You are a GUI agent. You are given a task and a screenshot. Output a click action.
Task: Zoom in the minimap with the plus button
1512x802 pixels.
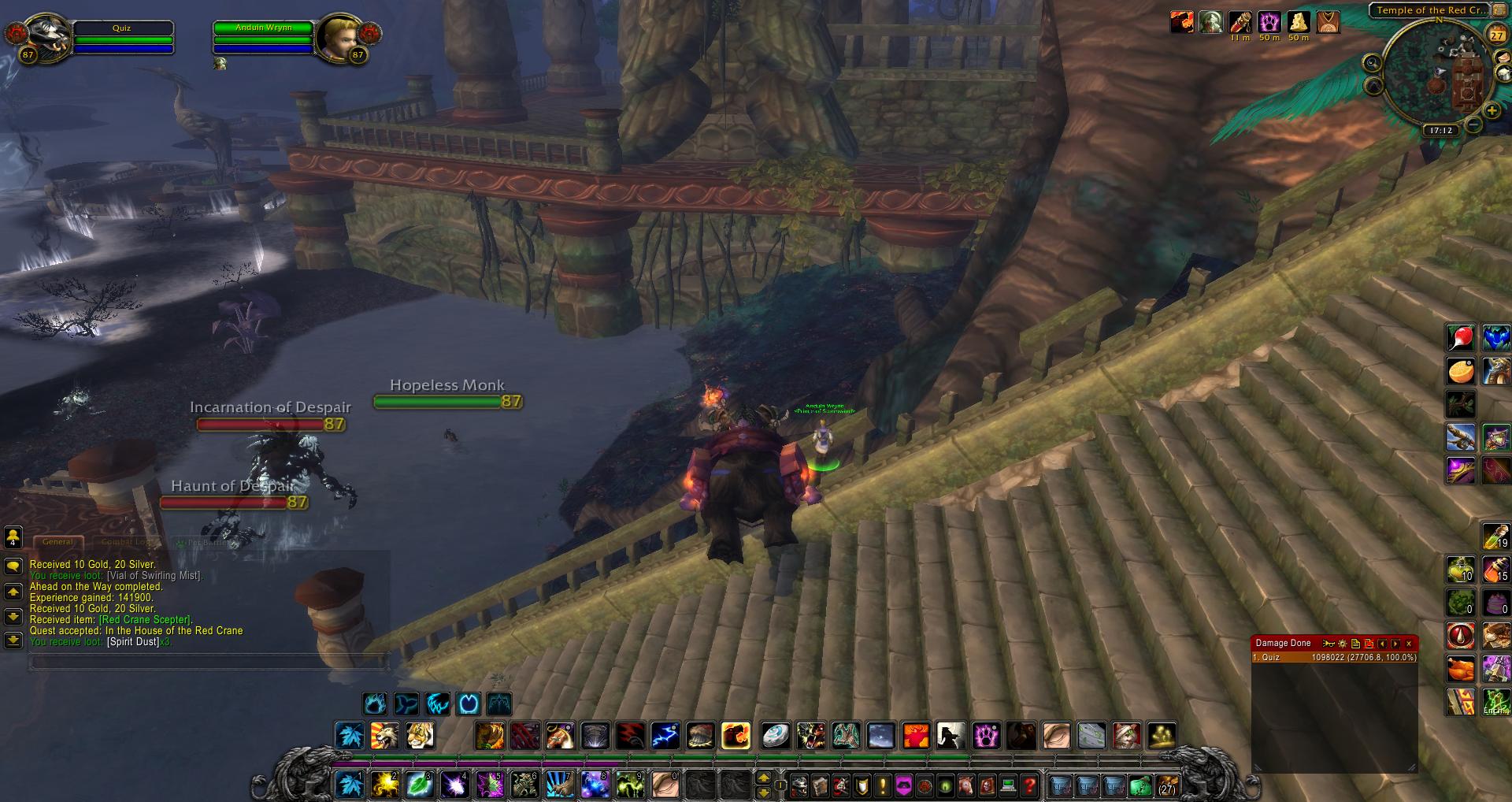click(x=1492, y=112)
